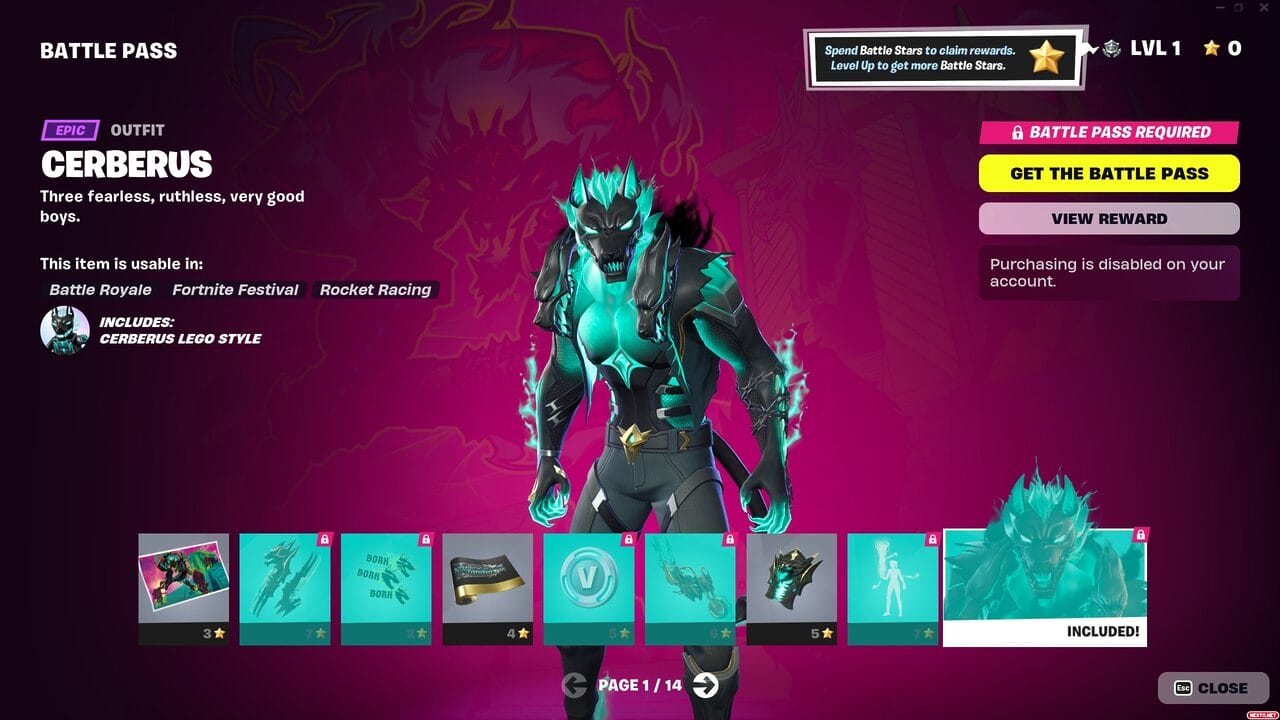
Task: Select the Fortnite Festival tag
Action: coord(234,290)
